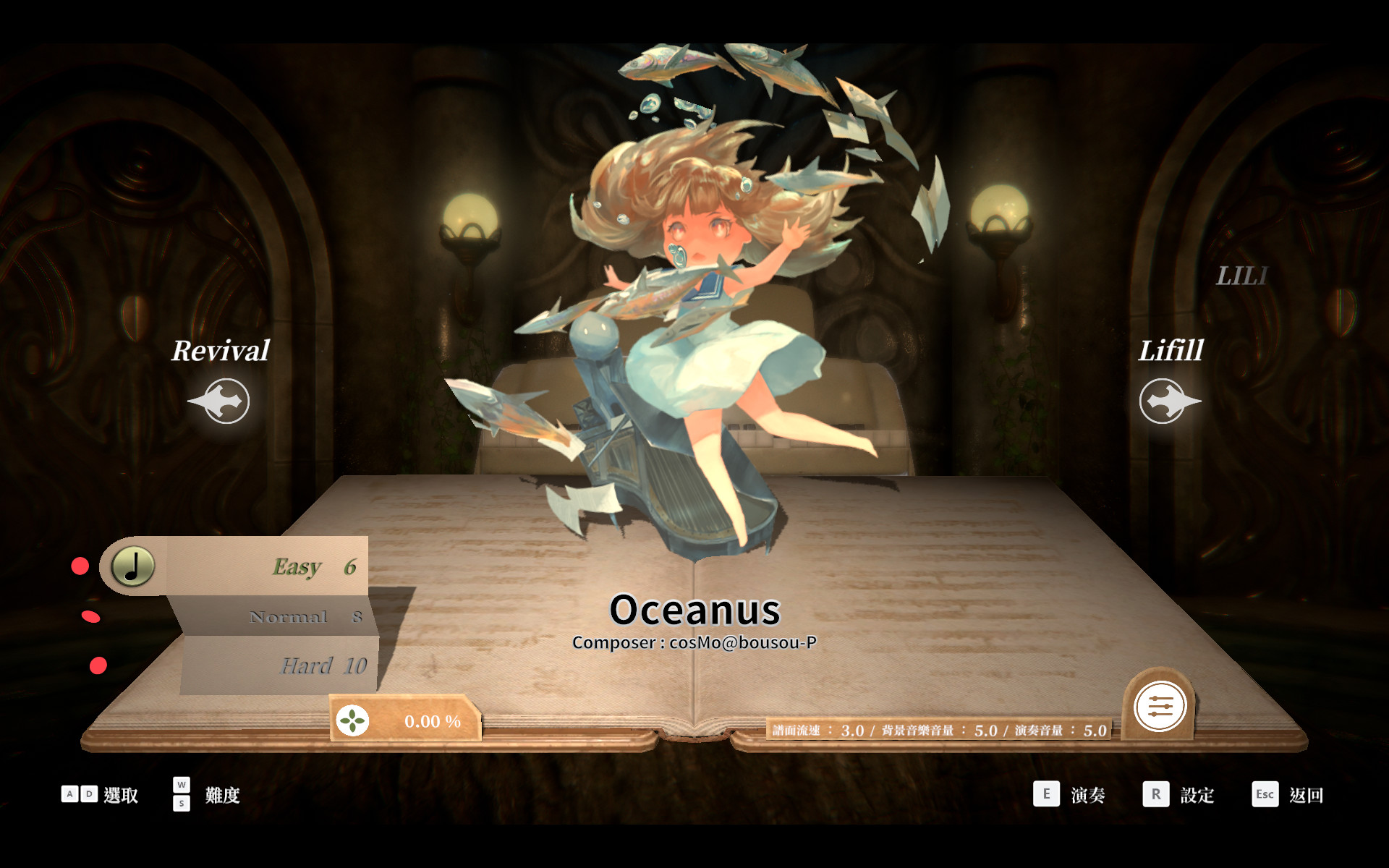The image size is (1389, 868).
Task: Select the top red difficulty dot
Action: (x=80, y=567)
